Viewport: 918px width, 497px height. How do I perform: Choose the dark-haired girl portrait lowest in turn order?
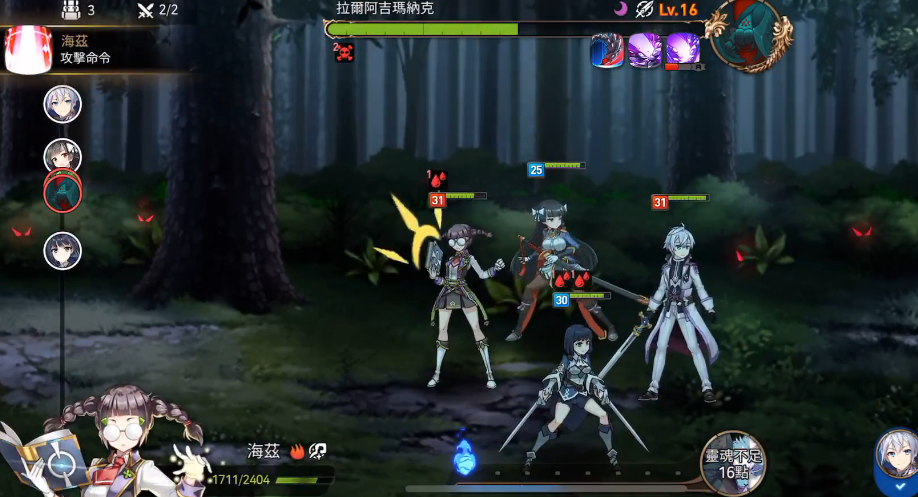click(x=62, y=250)
